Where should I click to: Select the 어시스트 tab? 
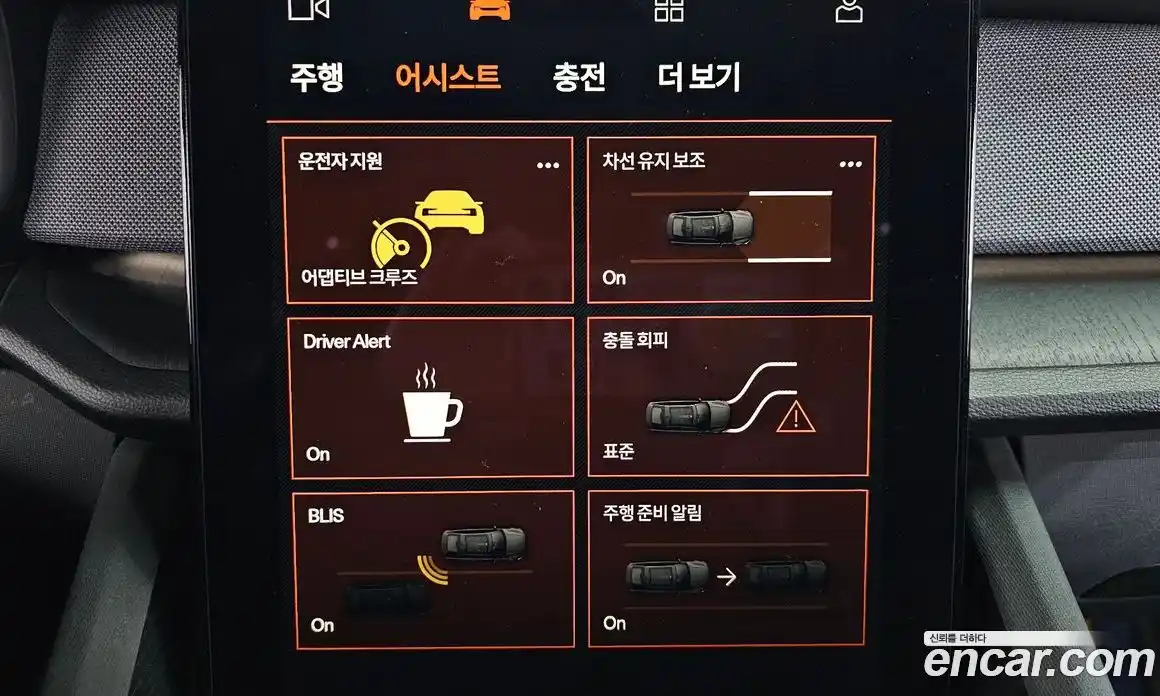click(447, 78)
